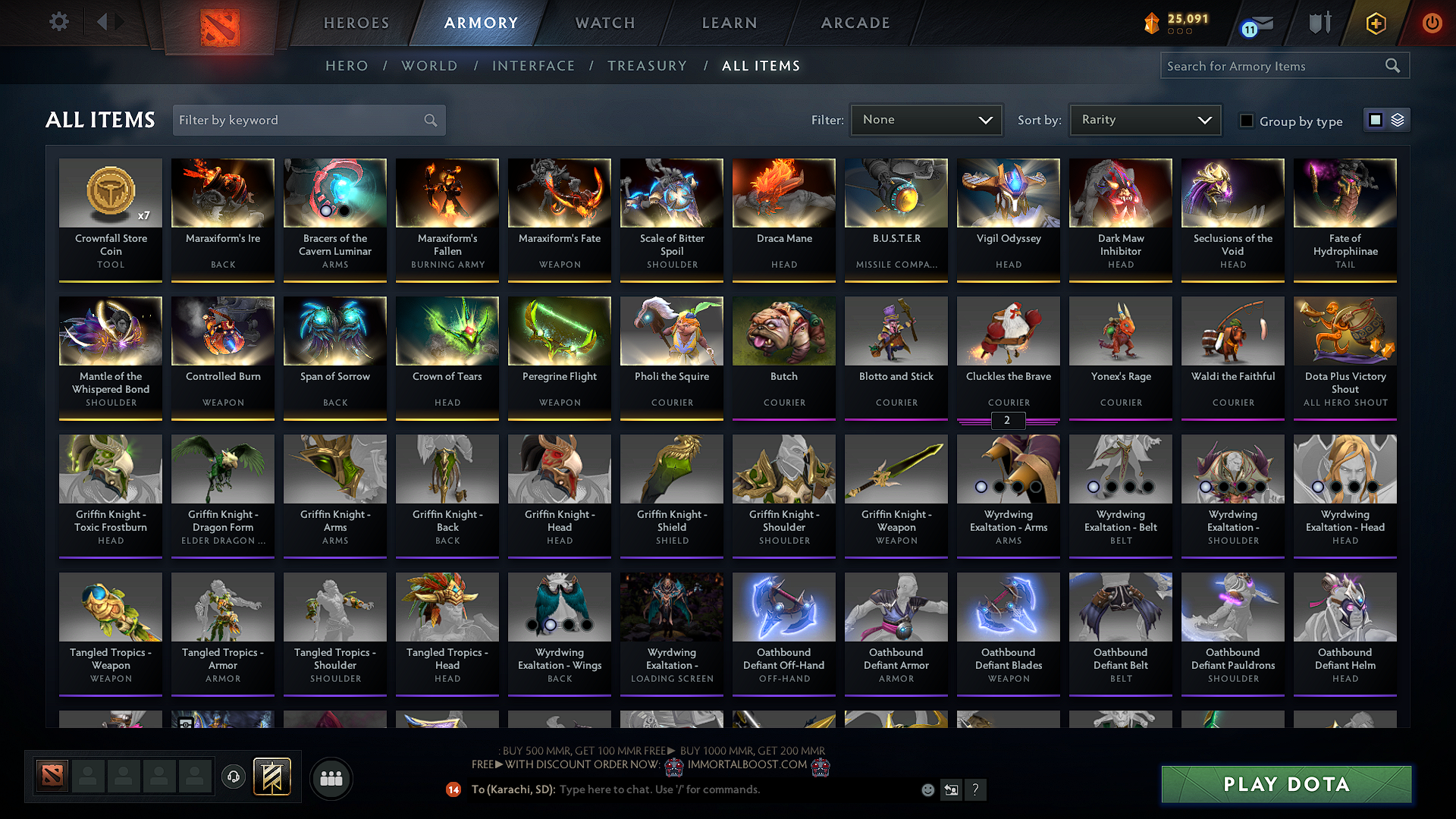Click the headphones voice chat icon

click(x=233, y=776)
